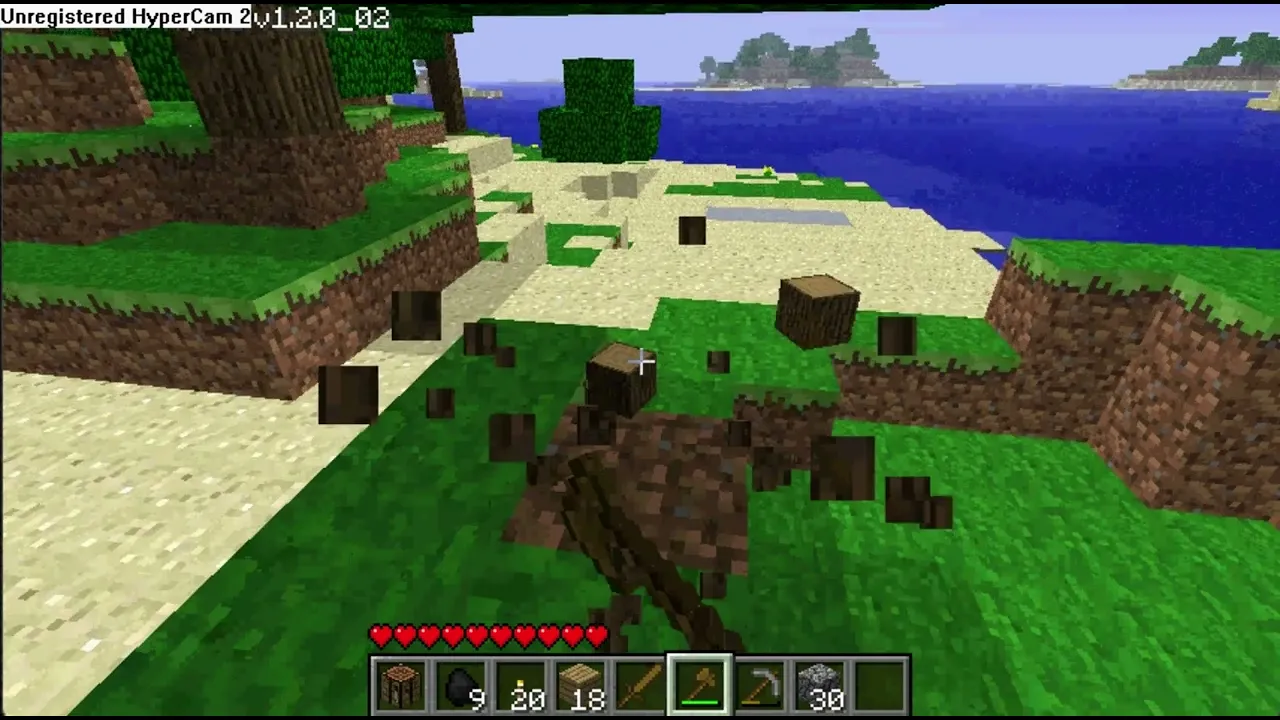Select the torch stack of 20

[x=521, y=686]
